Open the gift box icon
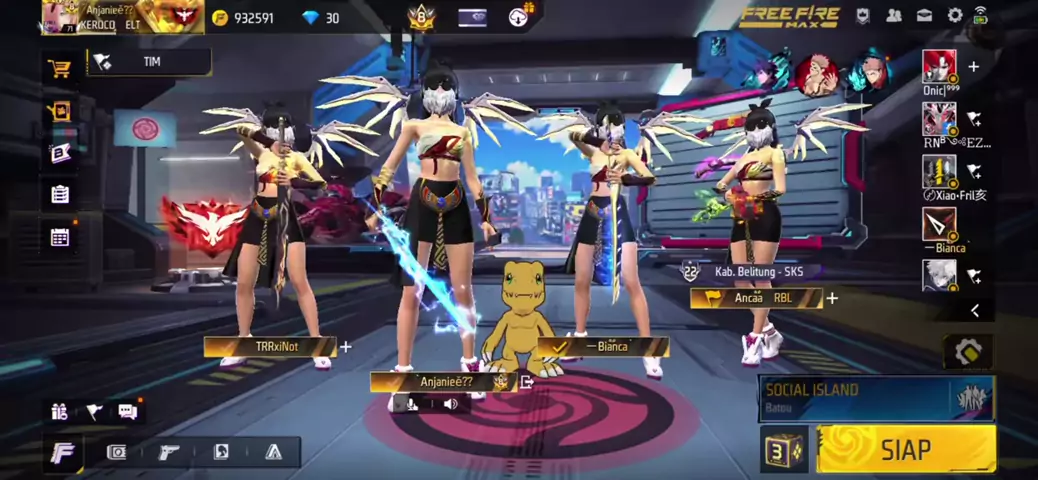 tap(60, 411)
